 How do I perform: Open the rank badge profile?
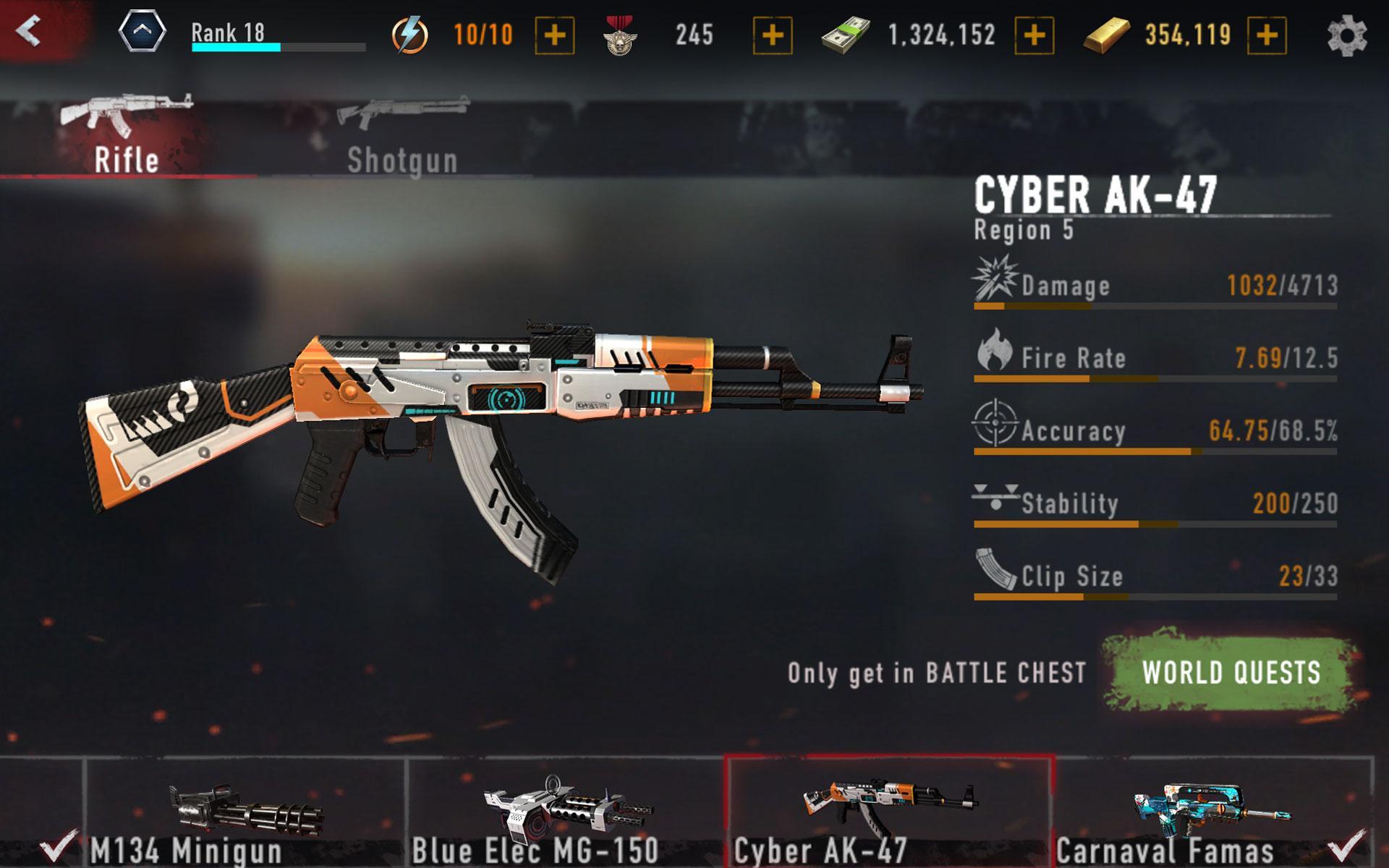[142, 33]
